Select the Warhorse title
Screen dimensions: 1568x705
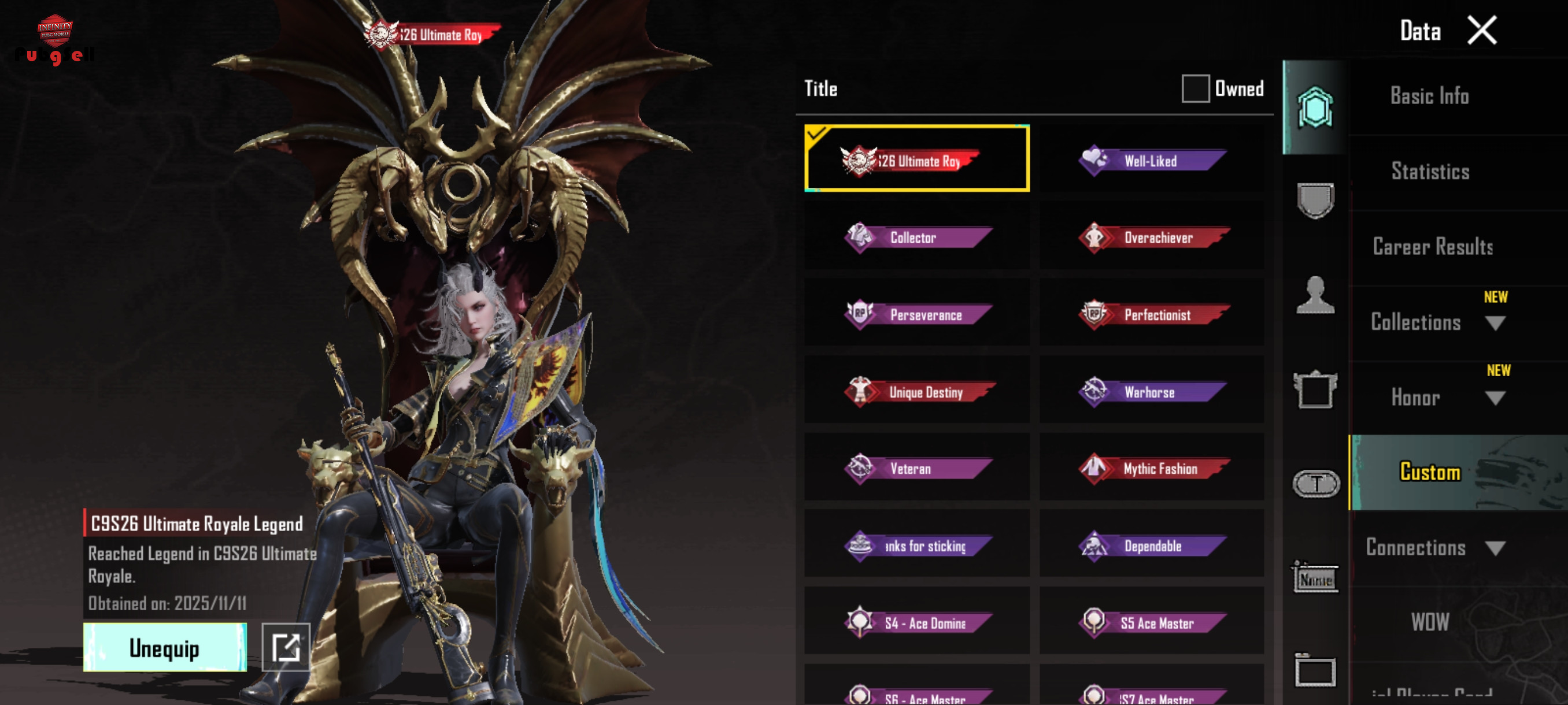tap(1151, 392)
